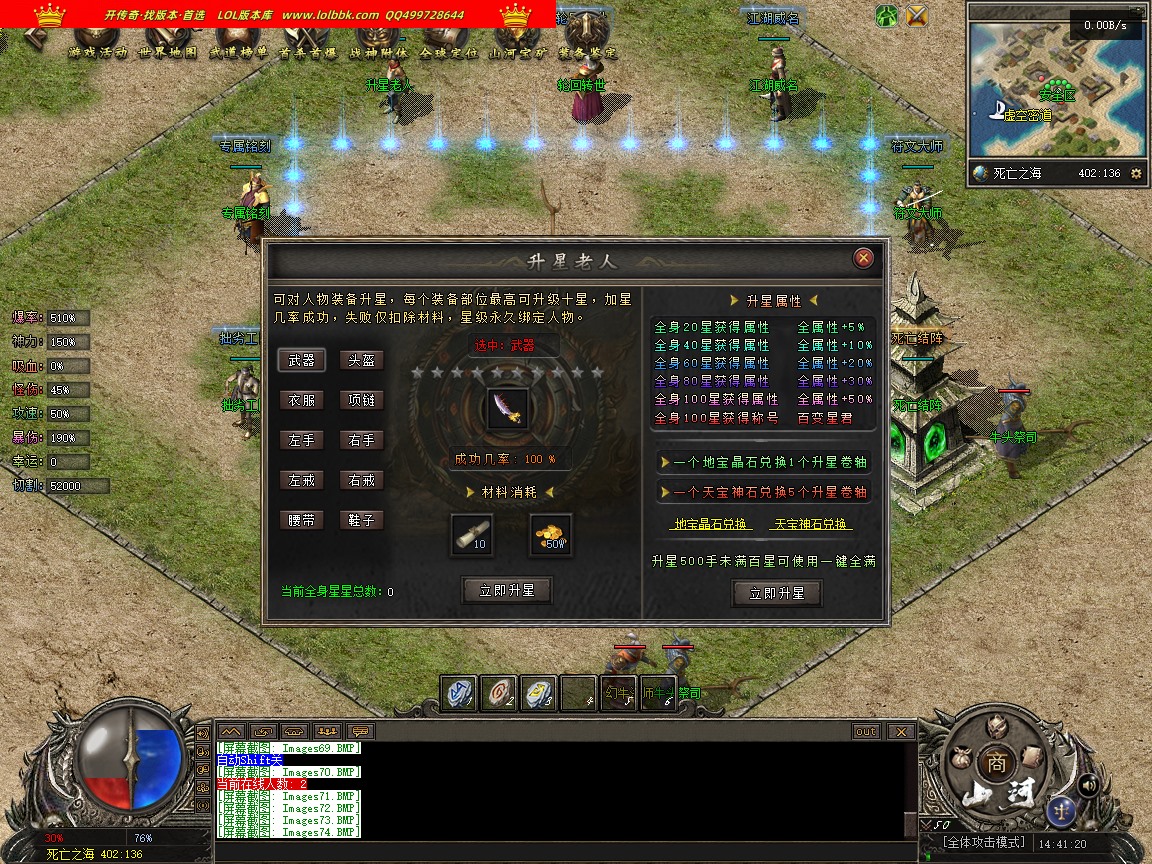Choose the 头盔 equipment slot button

(361, 360)
